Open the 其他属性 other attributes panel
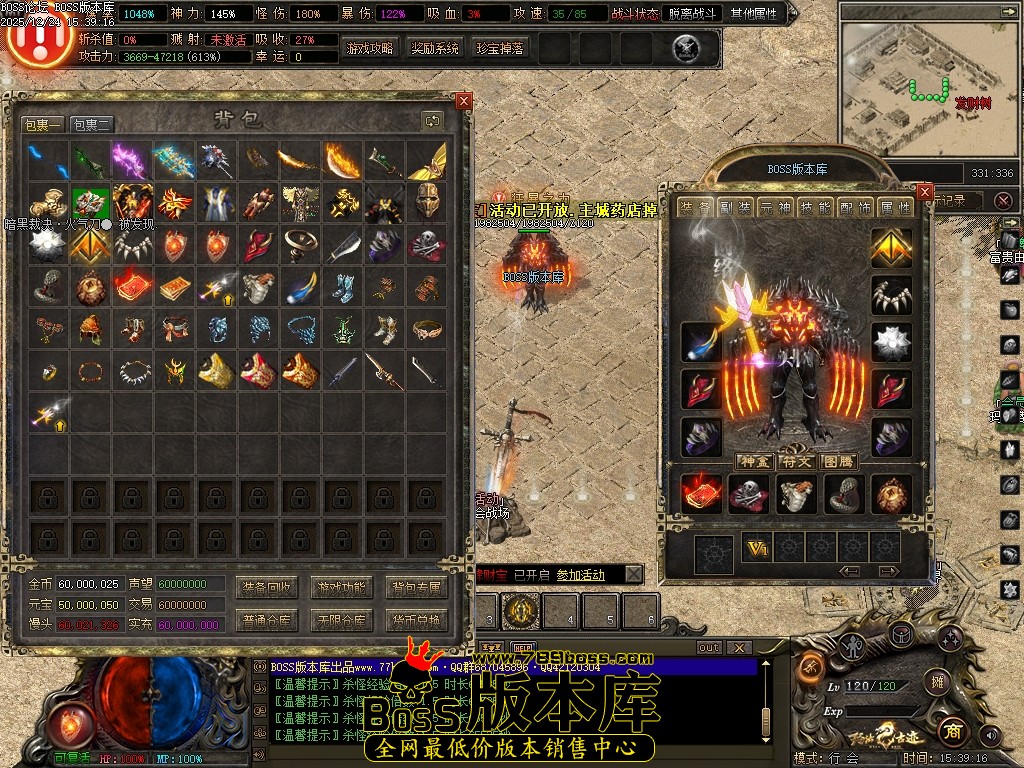 [757, 14]
